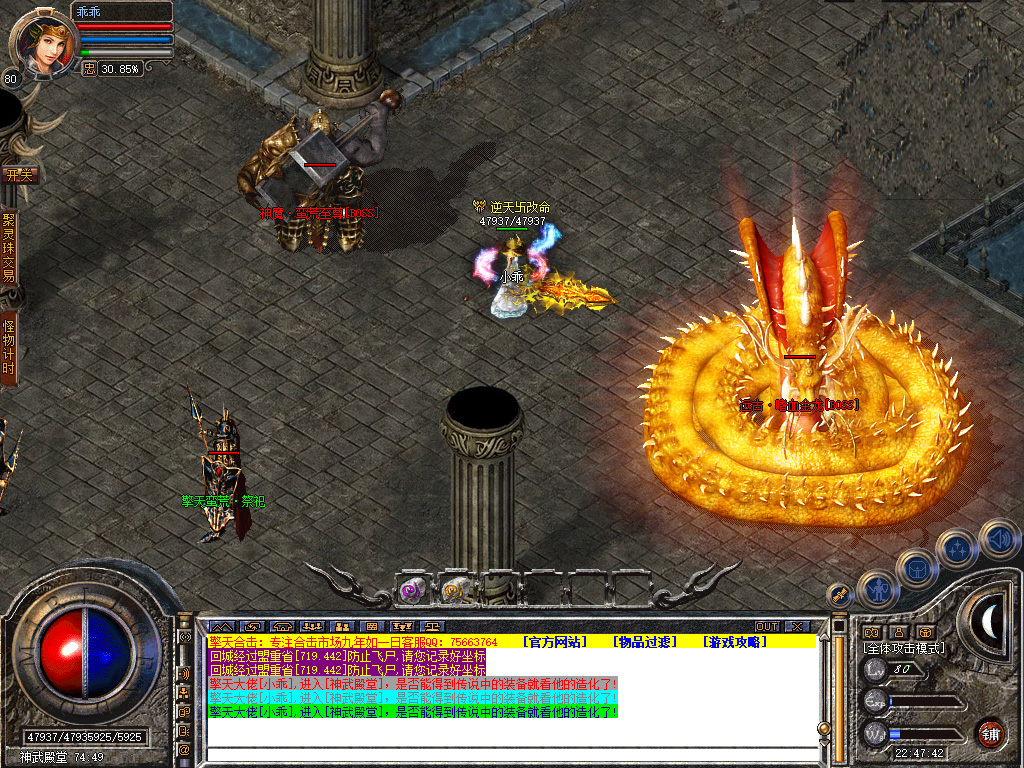Open the 物品过滤 item filter link
This screenshot has width=1024, height=768.
tap(645, 641)
